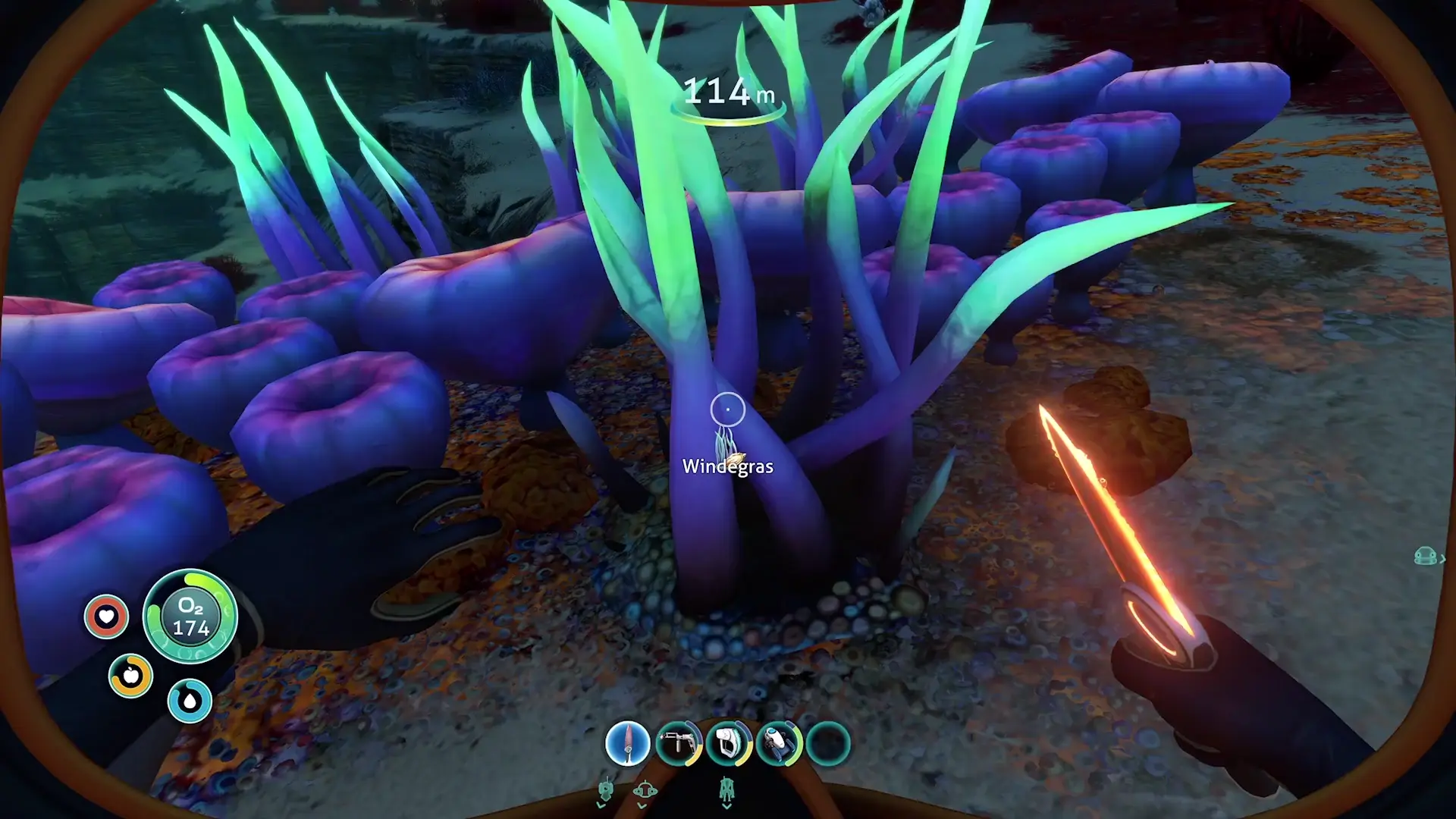Expand the chevron beneath the middle headset icon
This screenshot has height=819, width=1456.
(642, 805)
